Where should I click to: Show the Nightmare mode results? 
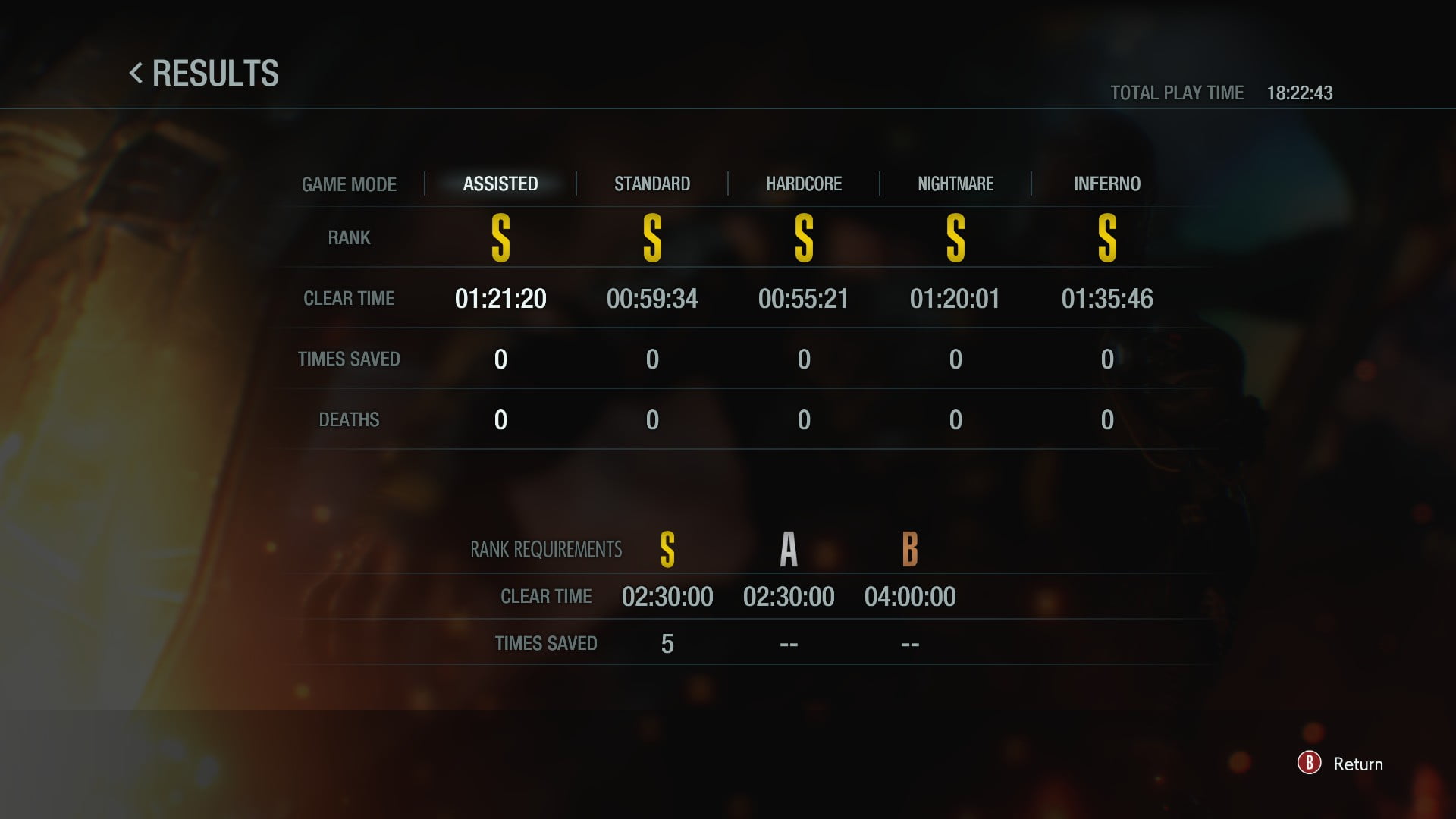[955, 184]
